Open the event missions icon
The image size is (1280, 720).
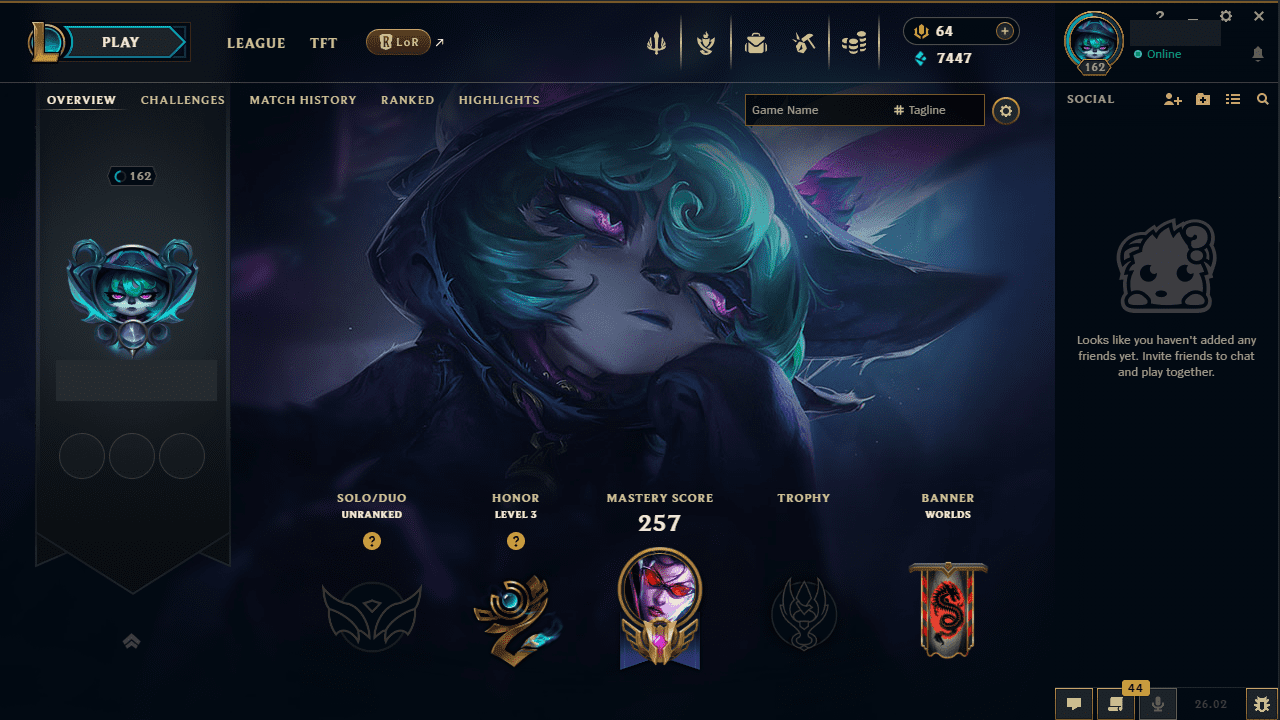[x=706, y=42]
